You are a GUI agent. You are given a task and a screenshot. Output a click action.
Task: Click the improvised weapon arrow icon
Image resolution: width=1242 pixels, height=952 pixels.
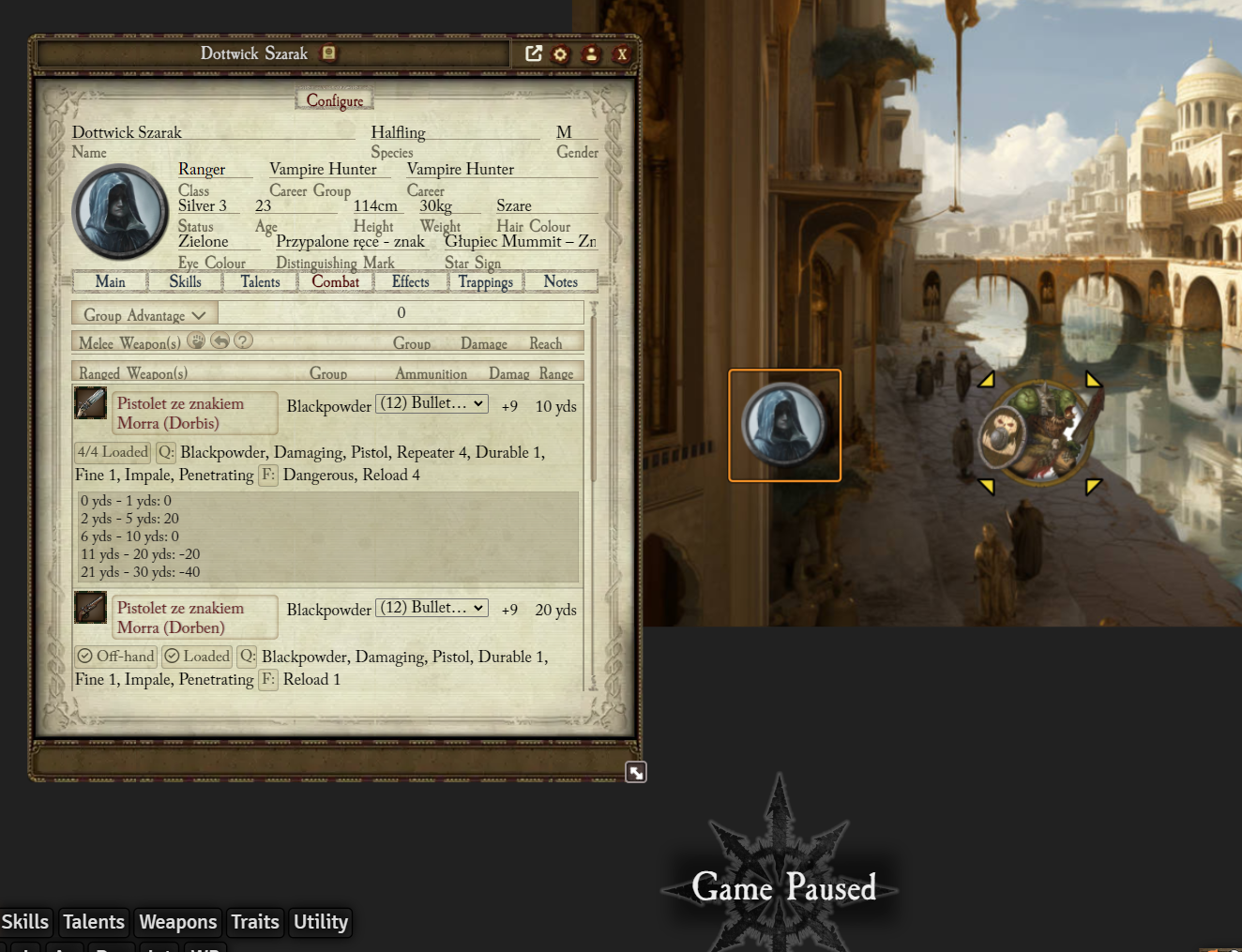(220, 340)
